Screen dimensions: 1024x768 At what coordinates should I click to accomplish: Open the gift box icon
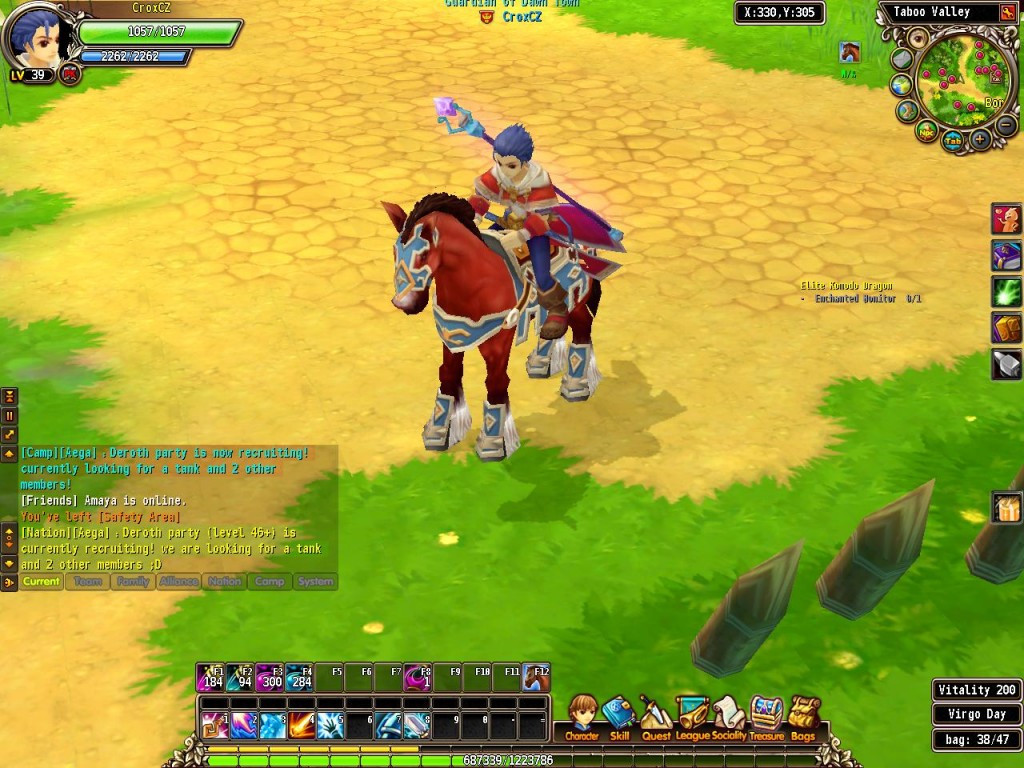coord(1006,509)
